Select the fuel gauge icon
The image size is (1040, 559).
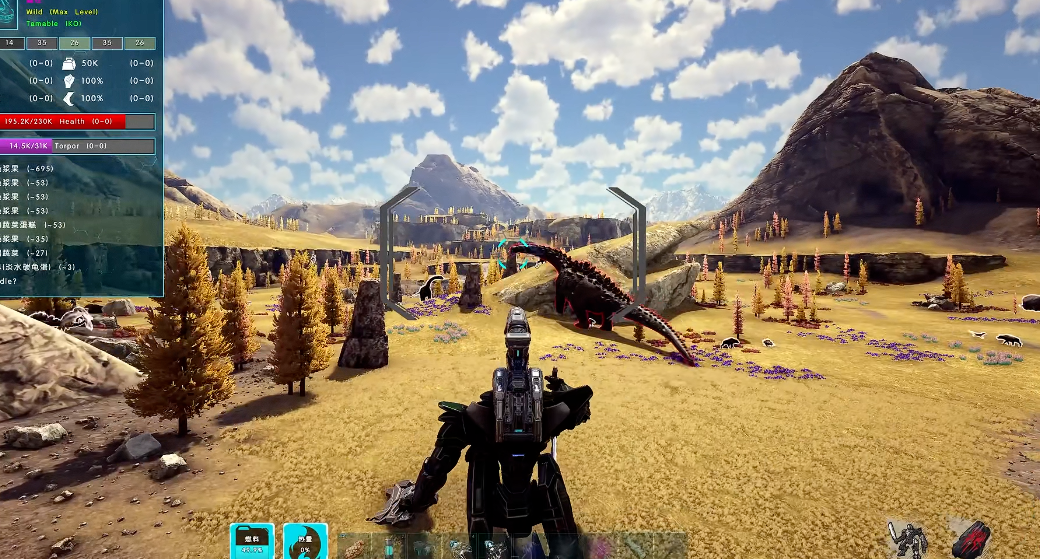[251, 542]
